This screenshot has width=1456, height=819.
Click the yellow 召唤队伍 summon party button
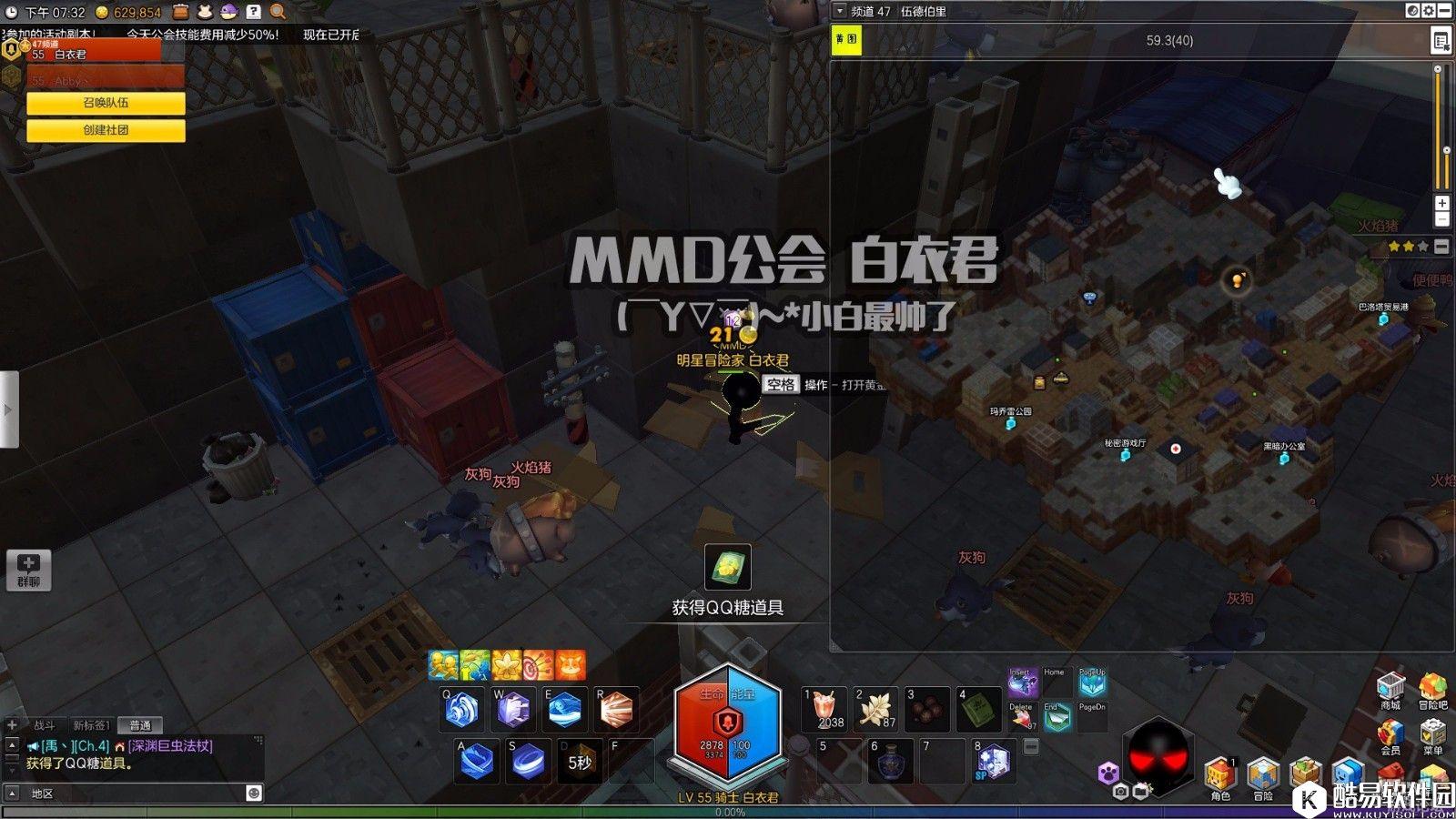106,103
